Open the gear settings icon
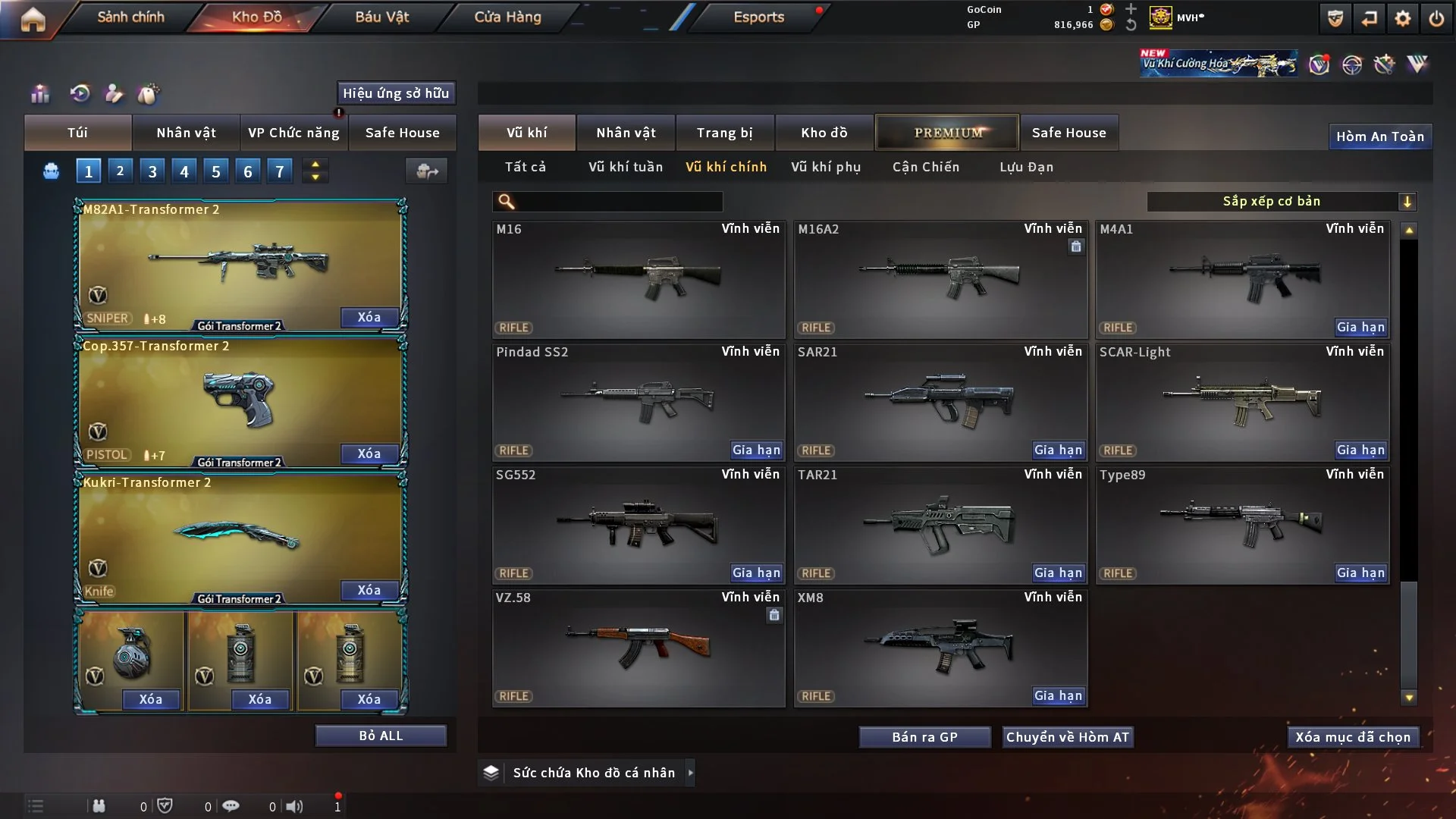The height and width of the screenshot is (819, 1456). [1402, 18]
